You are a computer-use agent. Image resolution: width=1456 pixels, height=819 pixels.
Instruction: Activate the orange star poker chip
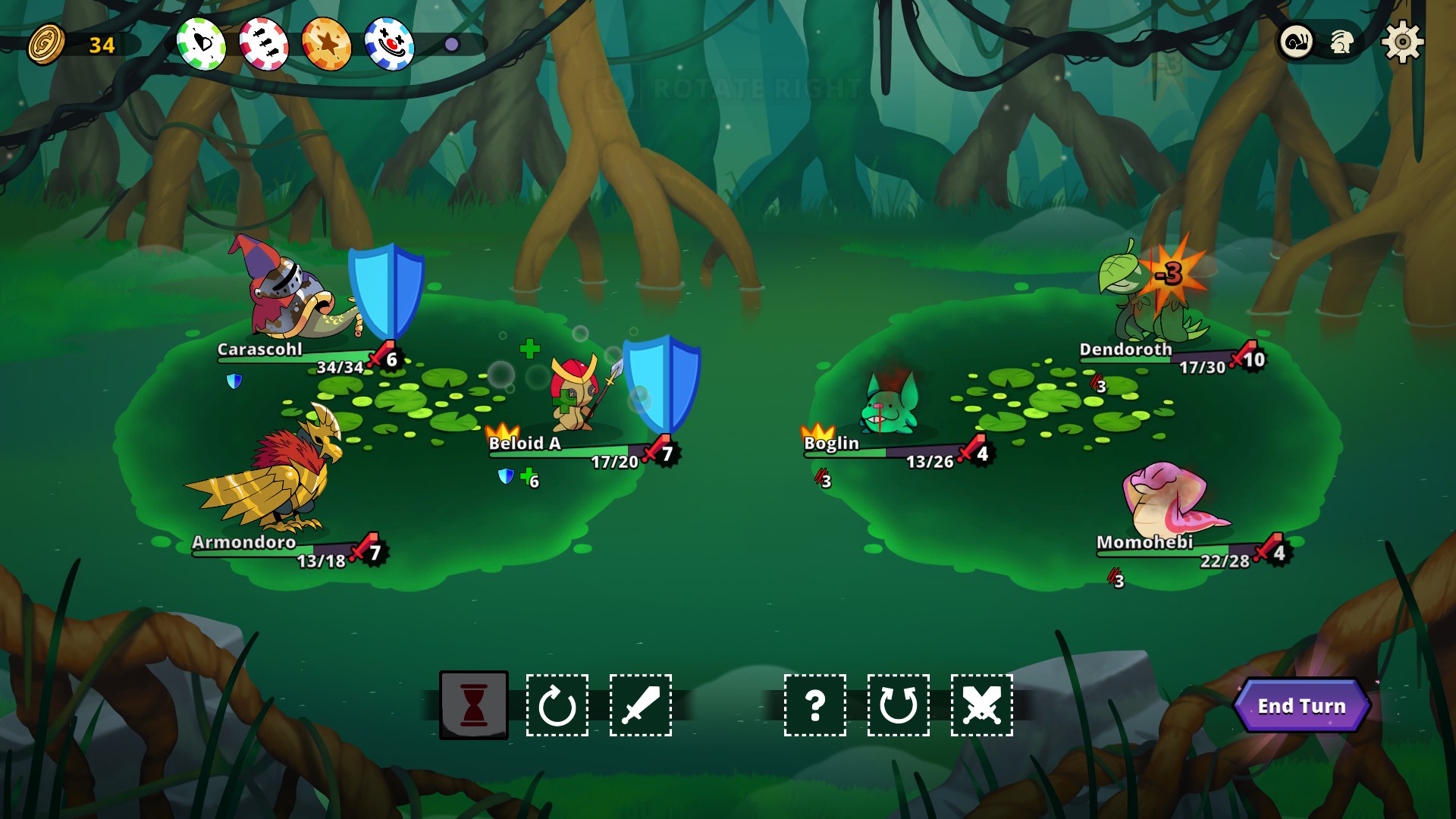coord(327,44)
